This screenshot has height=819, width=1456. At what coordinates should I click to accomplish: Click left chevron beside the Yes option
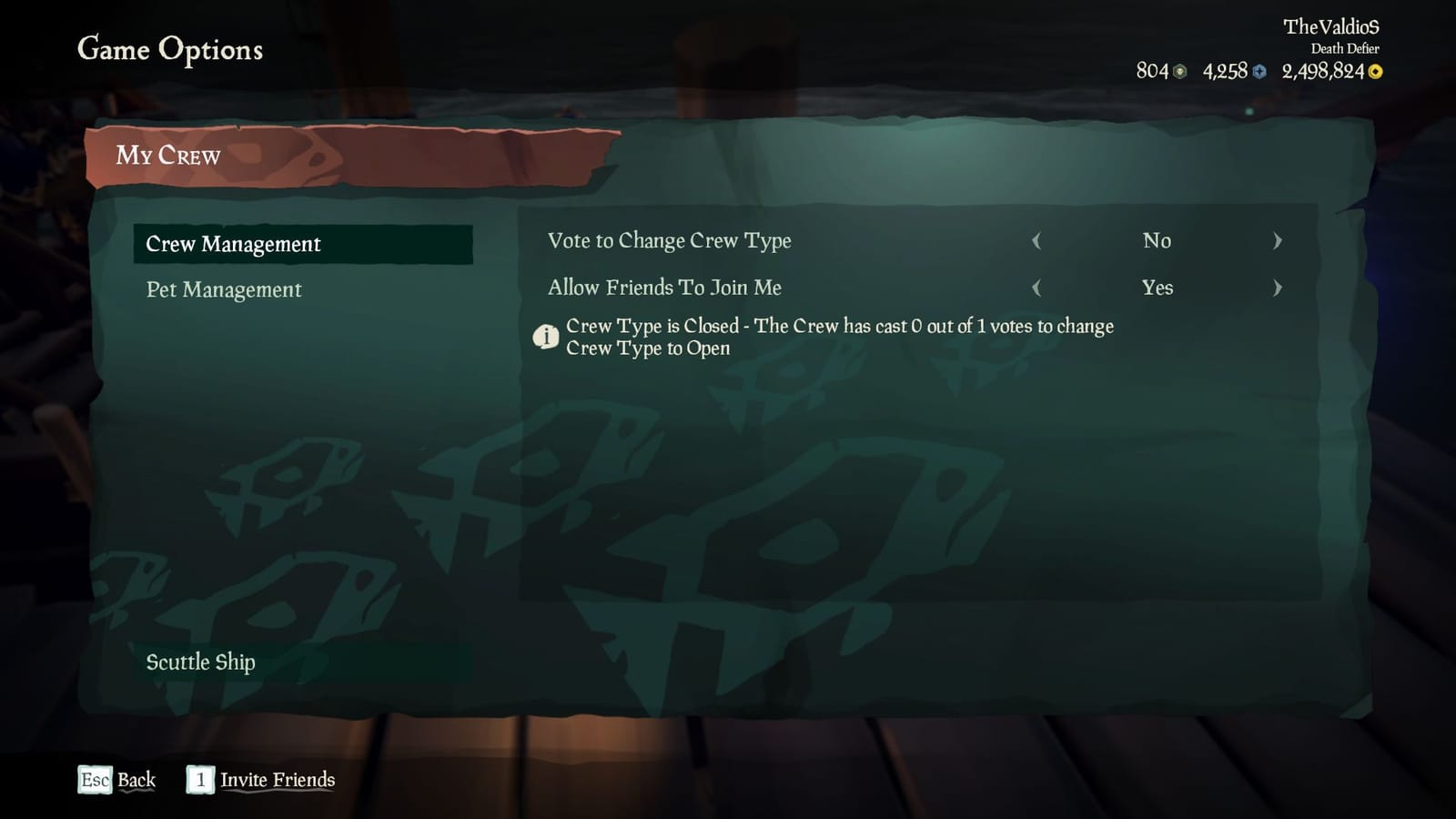click(x=1038, y=288)
